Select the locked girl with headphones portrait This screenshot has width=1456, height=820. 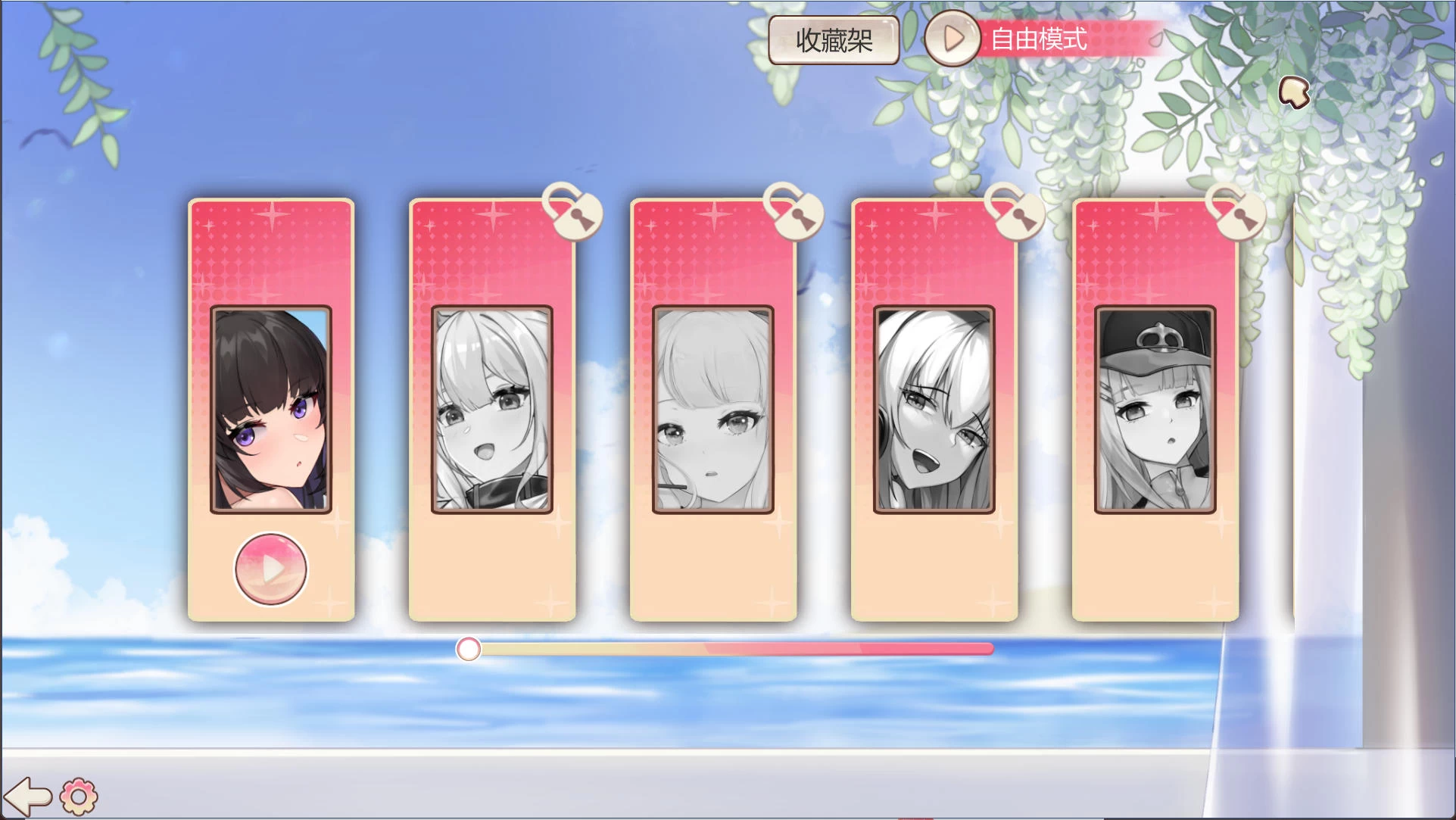point(934,409)
